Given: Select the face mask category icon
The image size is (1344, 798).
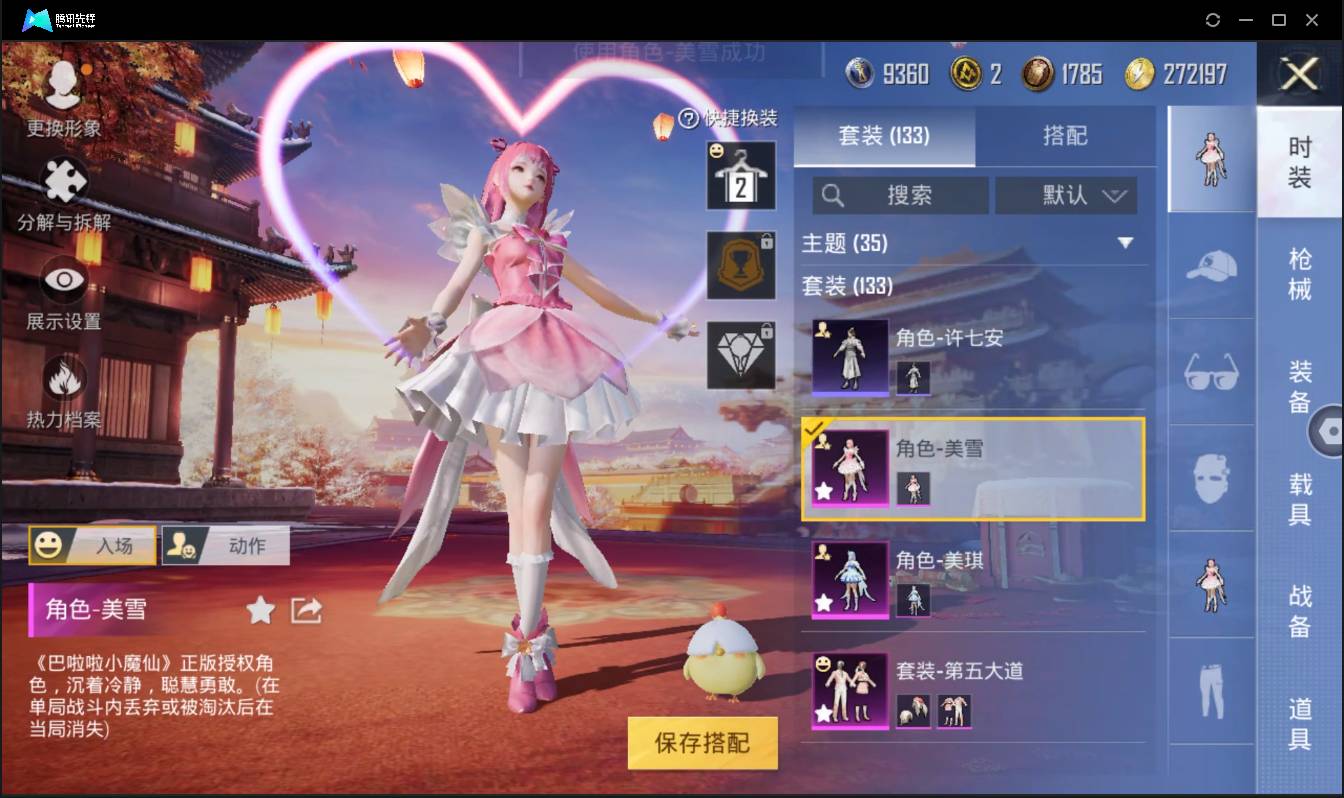Looking at the screenshot, I should 1210,477.
